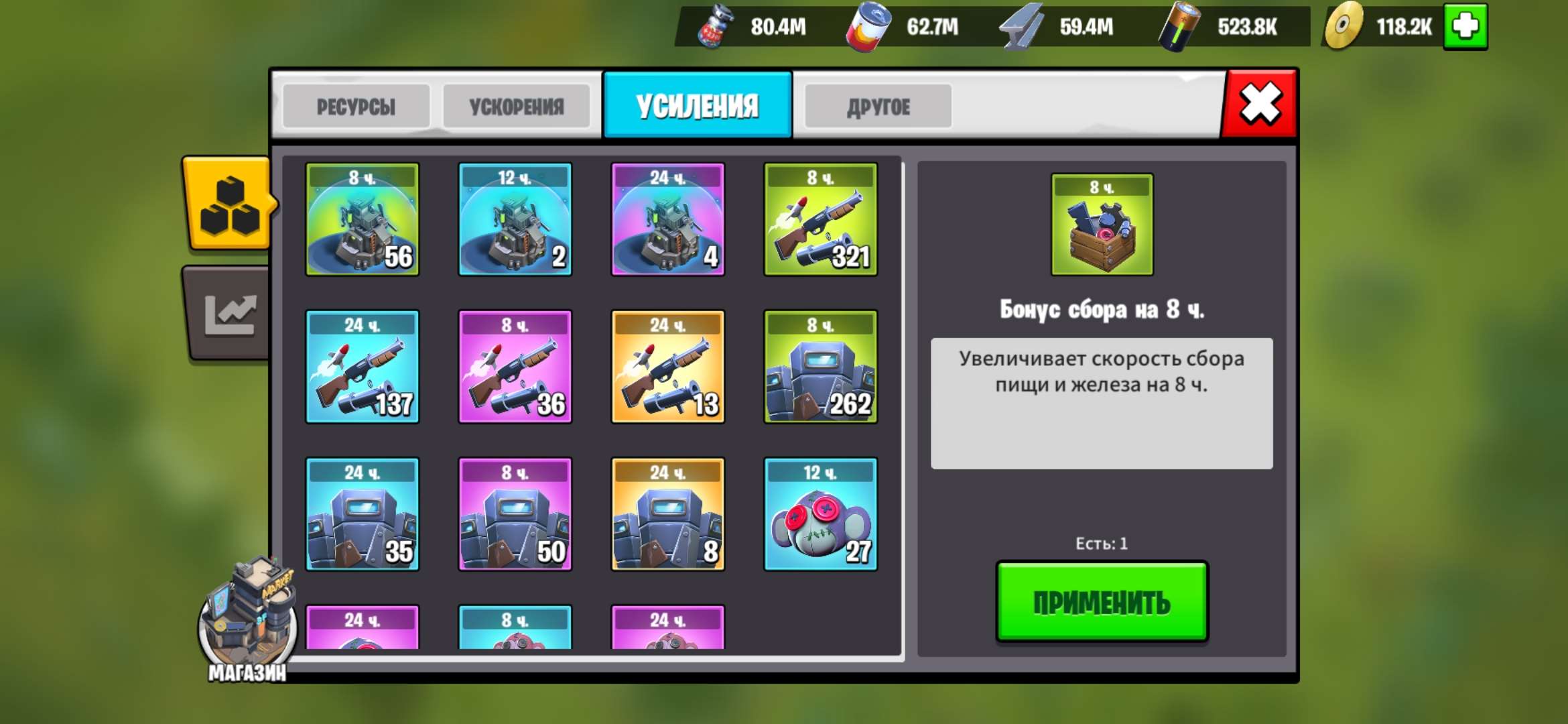Open the ДРУГОЕ tab

pyautogui.click(x=879, y=105)
